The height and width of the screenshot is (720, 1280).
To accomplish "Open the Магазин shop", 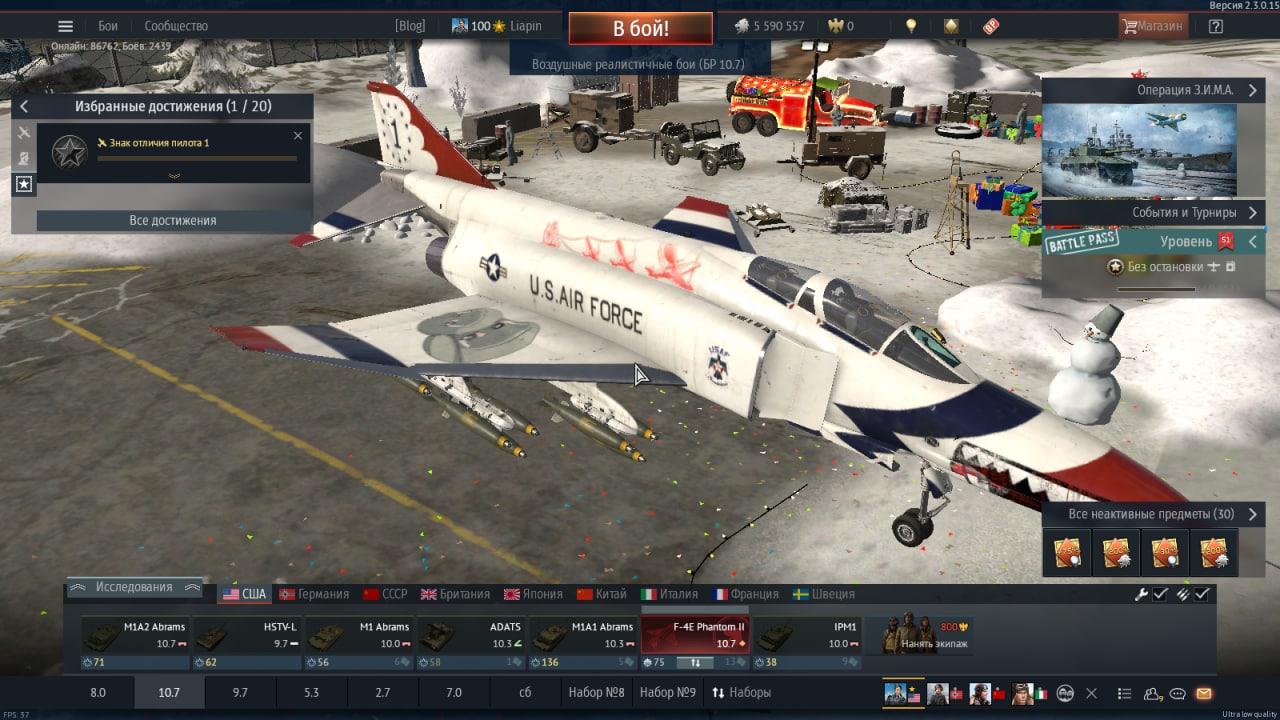I will click(x=1153, y=26).
